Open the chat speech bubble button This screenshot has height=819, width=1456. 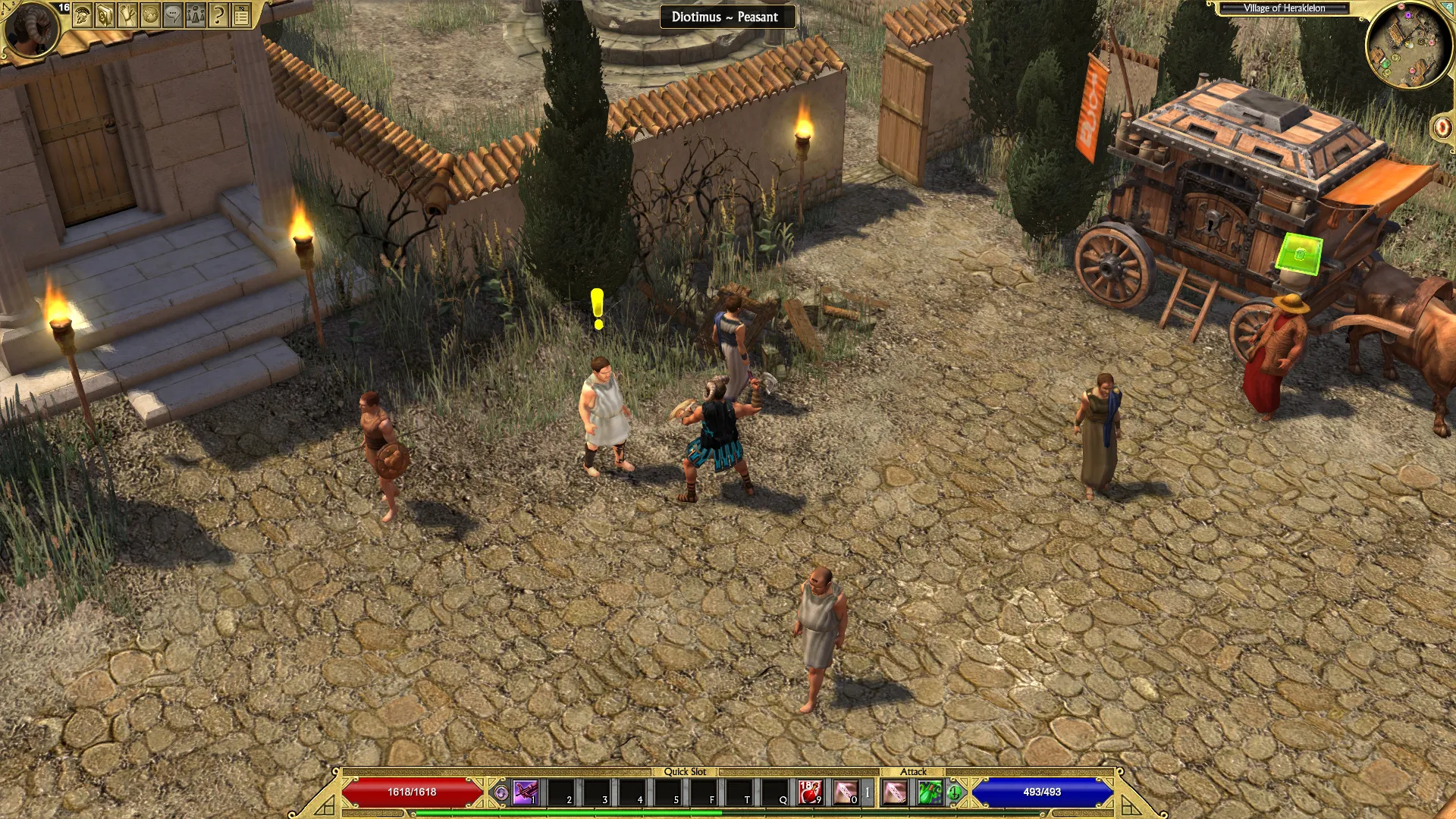pos(174,15)
